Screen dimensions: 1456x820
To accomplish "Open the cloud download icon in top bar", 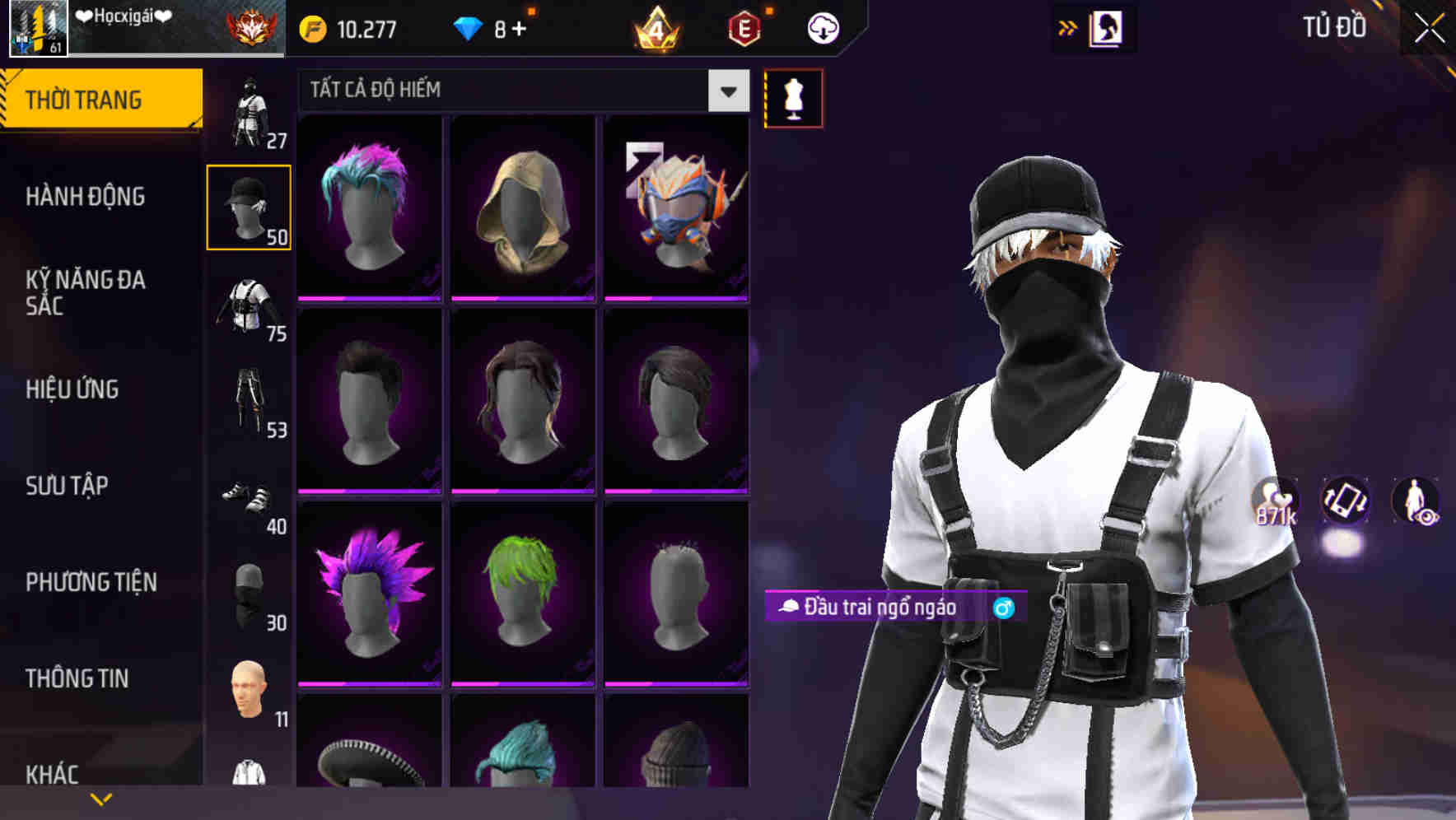I will pyautogui.click(x=822, y=26).
